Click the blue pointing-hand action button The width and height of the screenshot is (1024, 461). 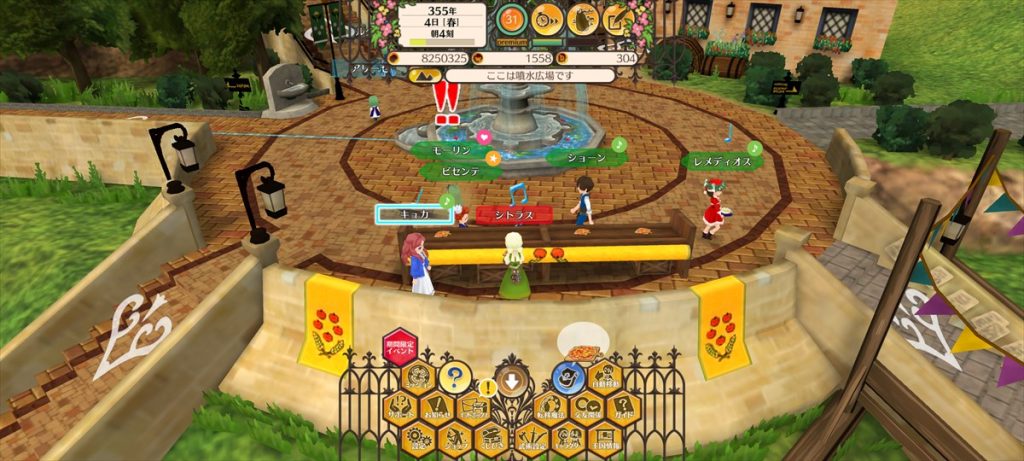(569, 378)
